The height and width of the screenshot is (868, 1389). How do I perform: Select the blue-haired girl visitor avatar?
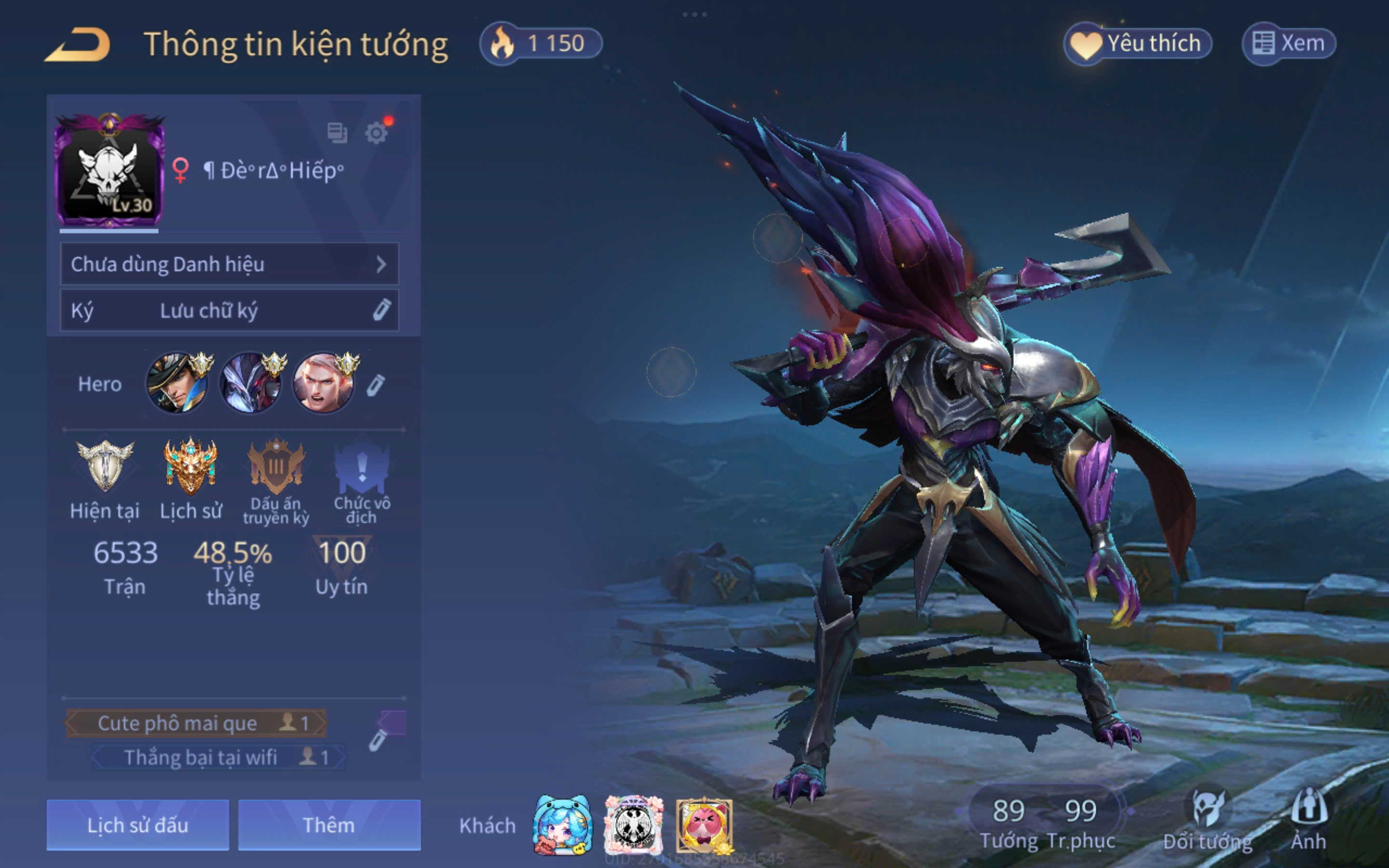[x=562, y=825]
